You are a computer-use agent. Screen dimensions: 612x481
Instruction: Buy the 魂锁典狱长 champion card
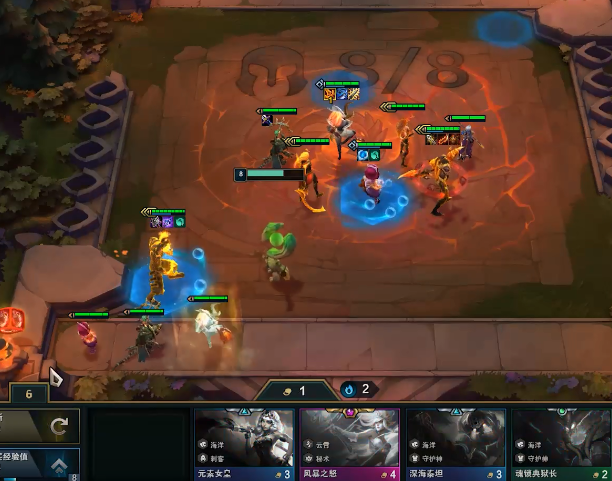[x=560, y=442]
